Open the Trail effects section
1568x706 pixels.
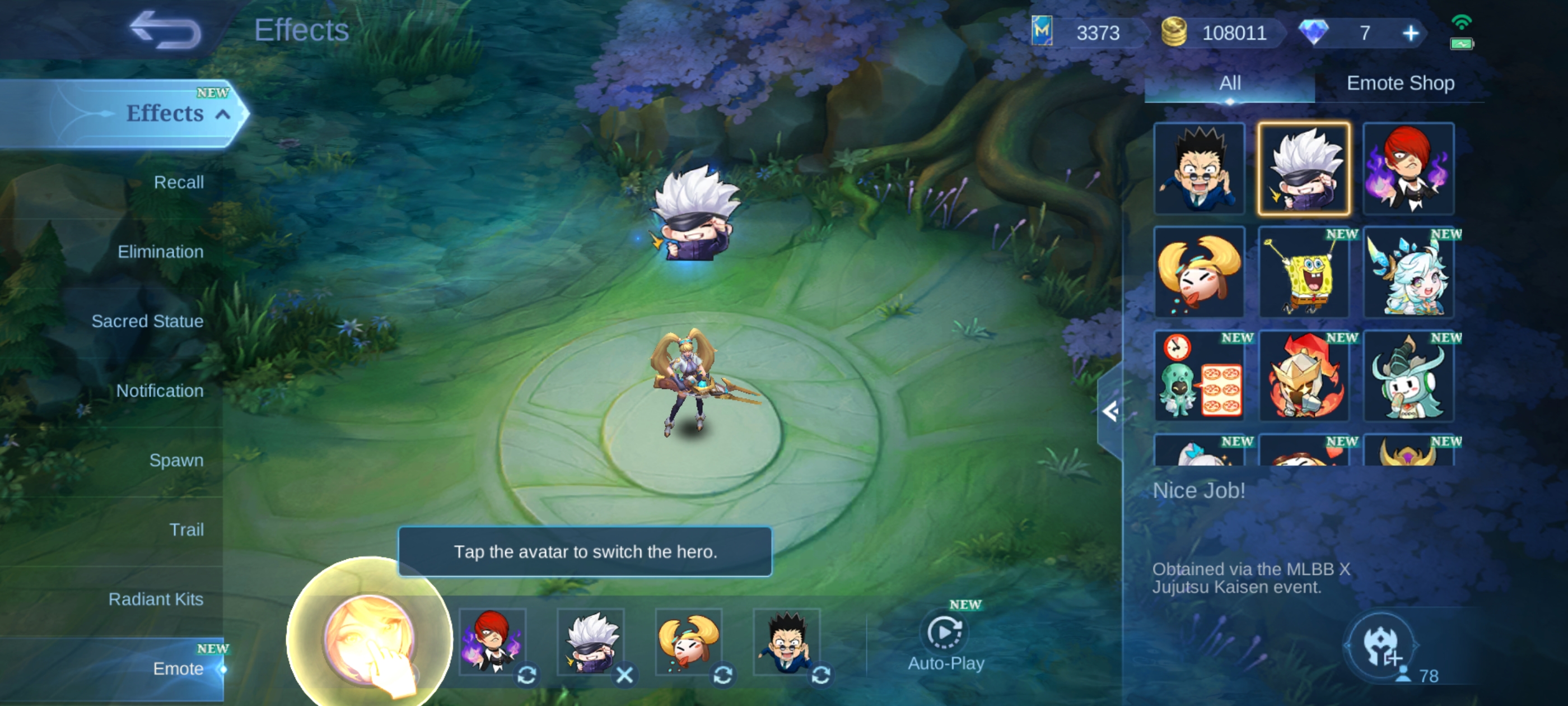click(x=186, y=529)
